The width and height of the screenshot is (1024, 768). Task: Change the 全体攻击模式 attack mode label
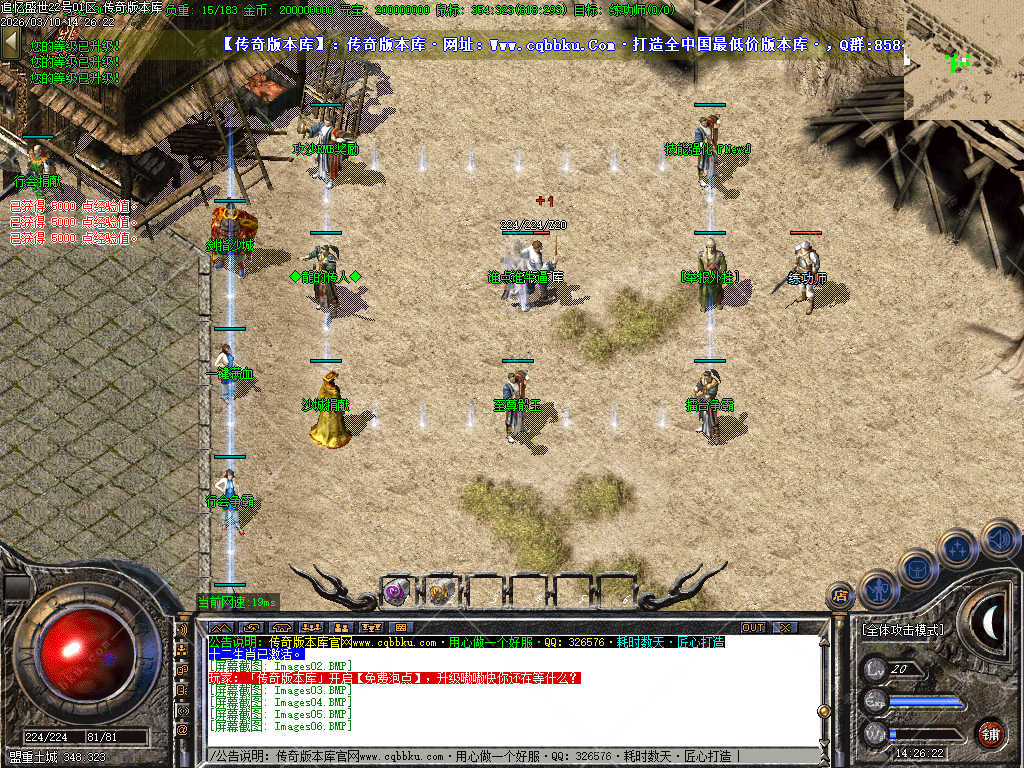click(x=901, y=631)
